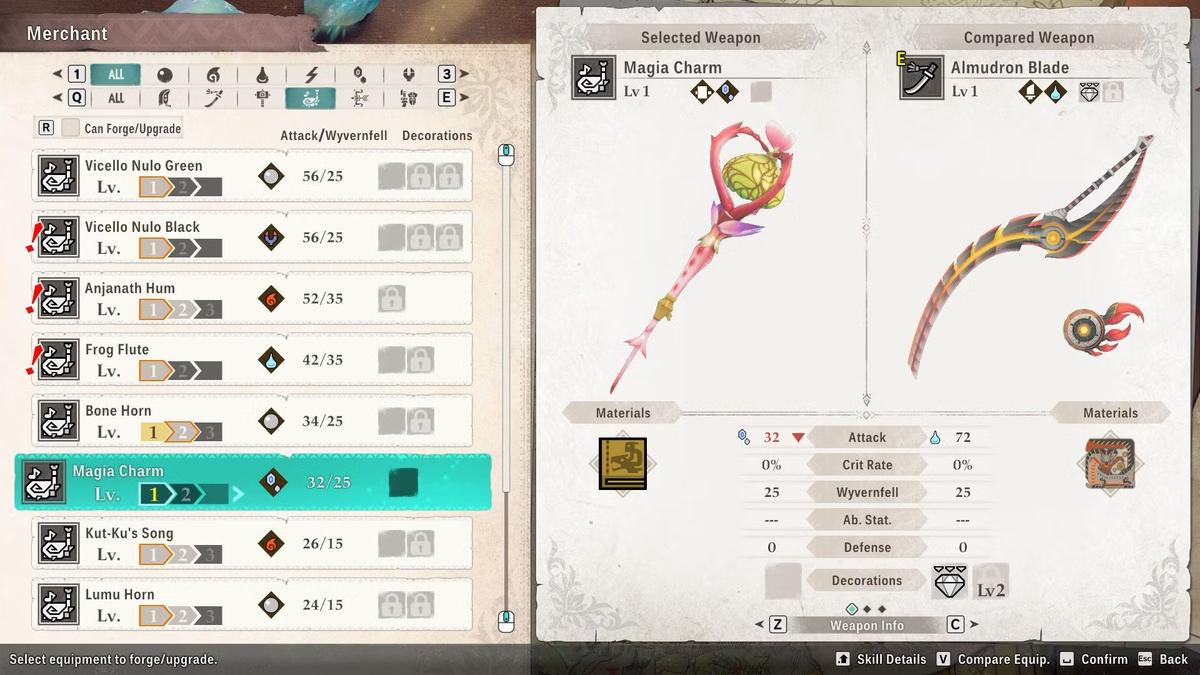Switch to the ALL weapon types tab
1200x675 pixels.
[116, 98]
